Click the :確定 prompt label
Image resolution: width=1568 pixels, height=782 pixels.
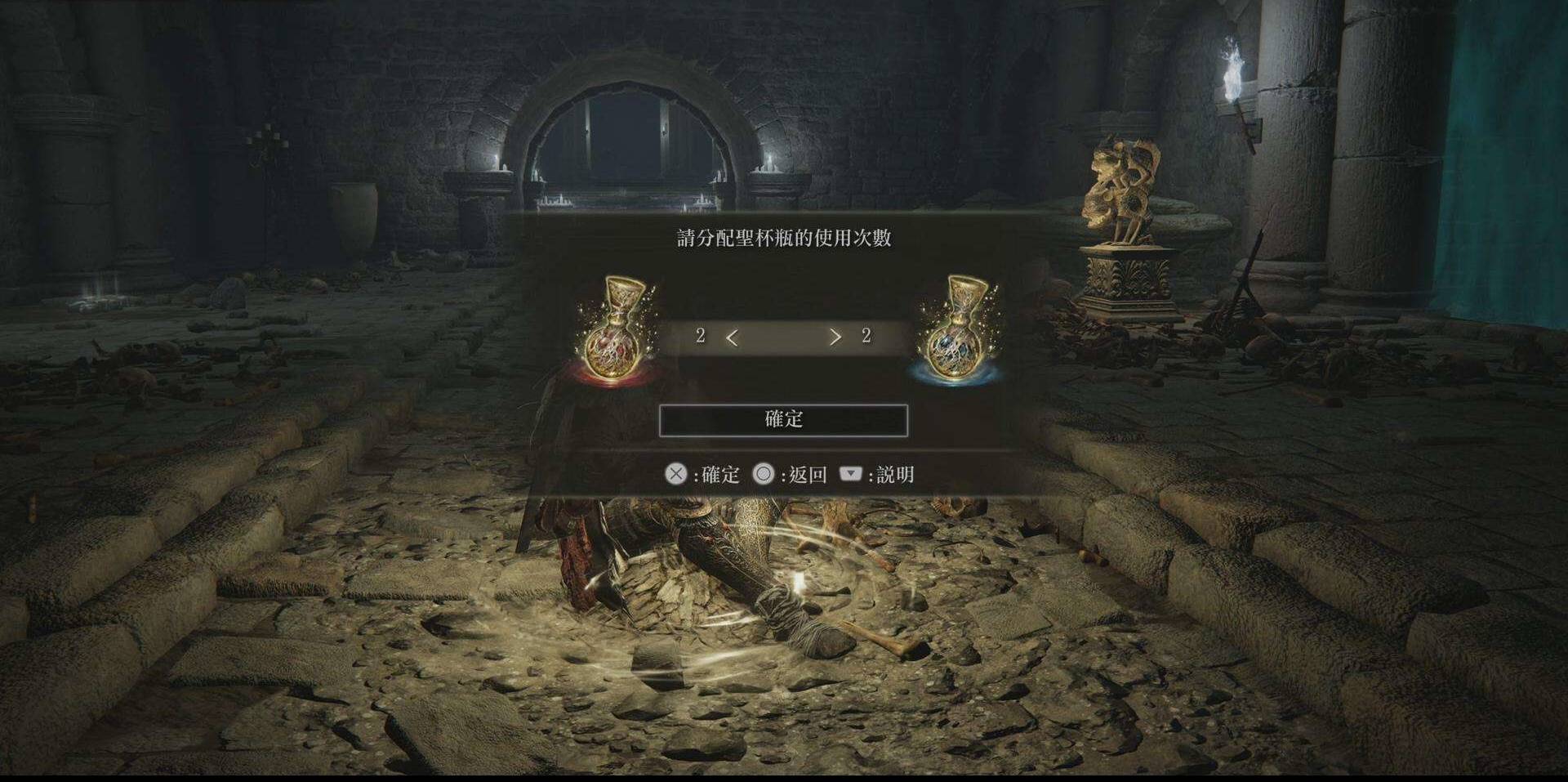click(x=716, y=473)
